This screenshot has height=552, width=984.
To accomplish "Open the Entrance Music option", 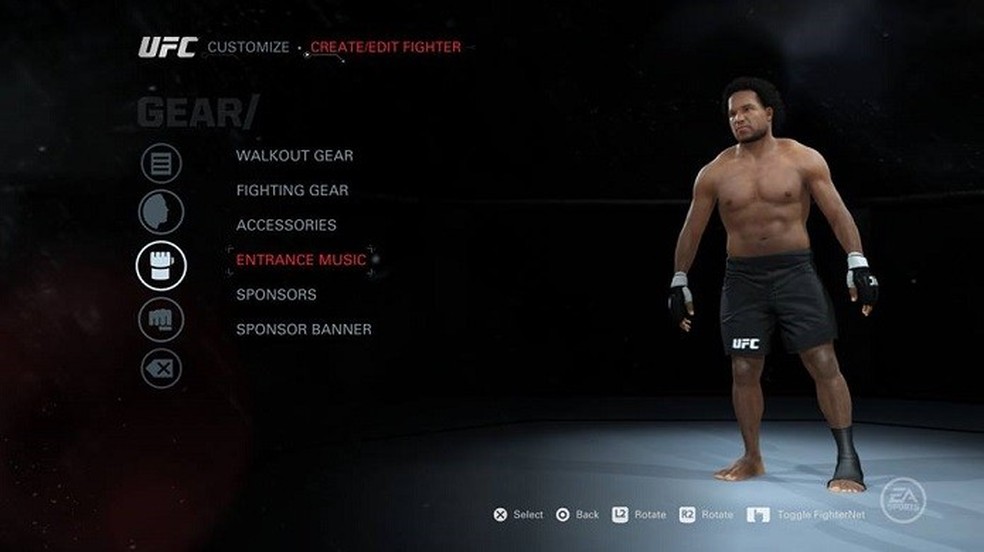I will tap(301, 260).
